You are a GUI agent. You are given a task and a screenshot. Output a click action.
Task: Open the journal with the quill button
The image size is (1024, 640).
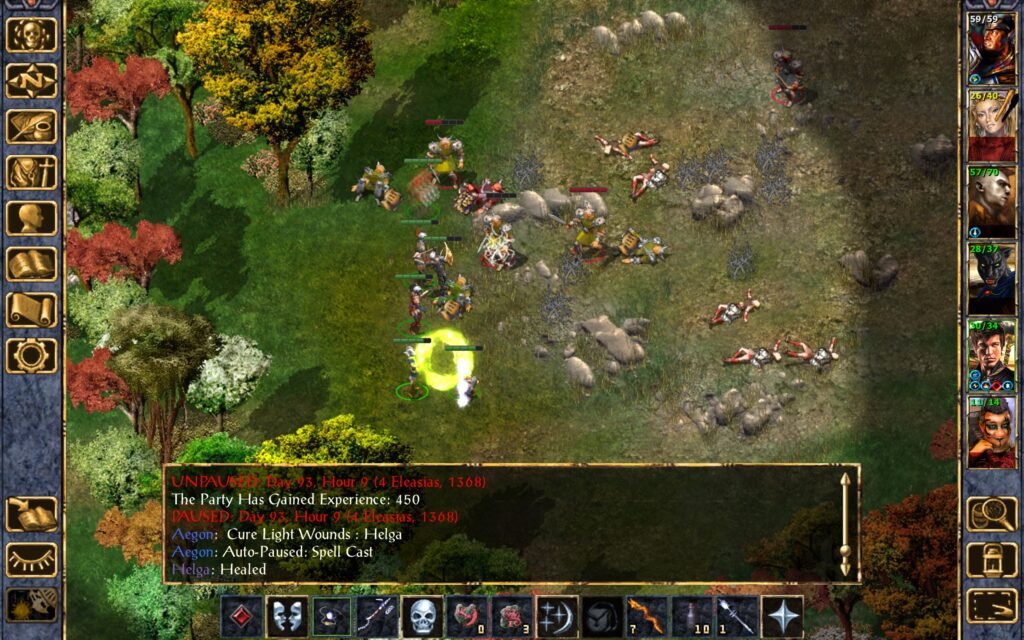point(32,127)
